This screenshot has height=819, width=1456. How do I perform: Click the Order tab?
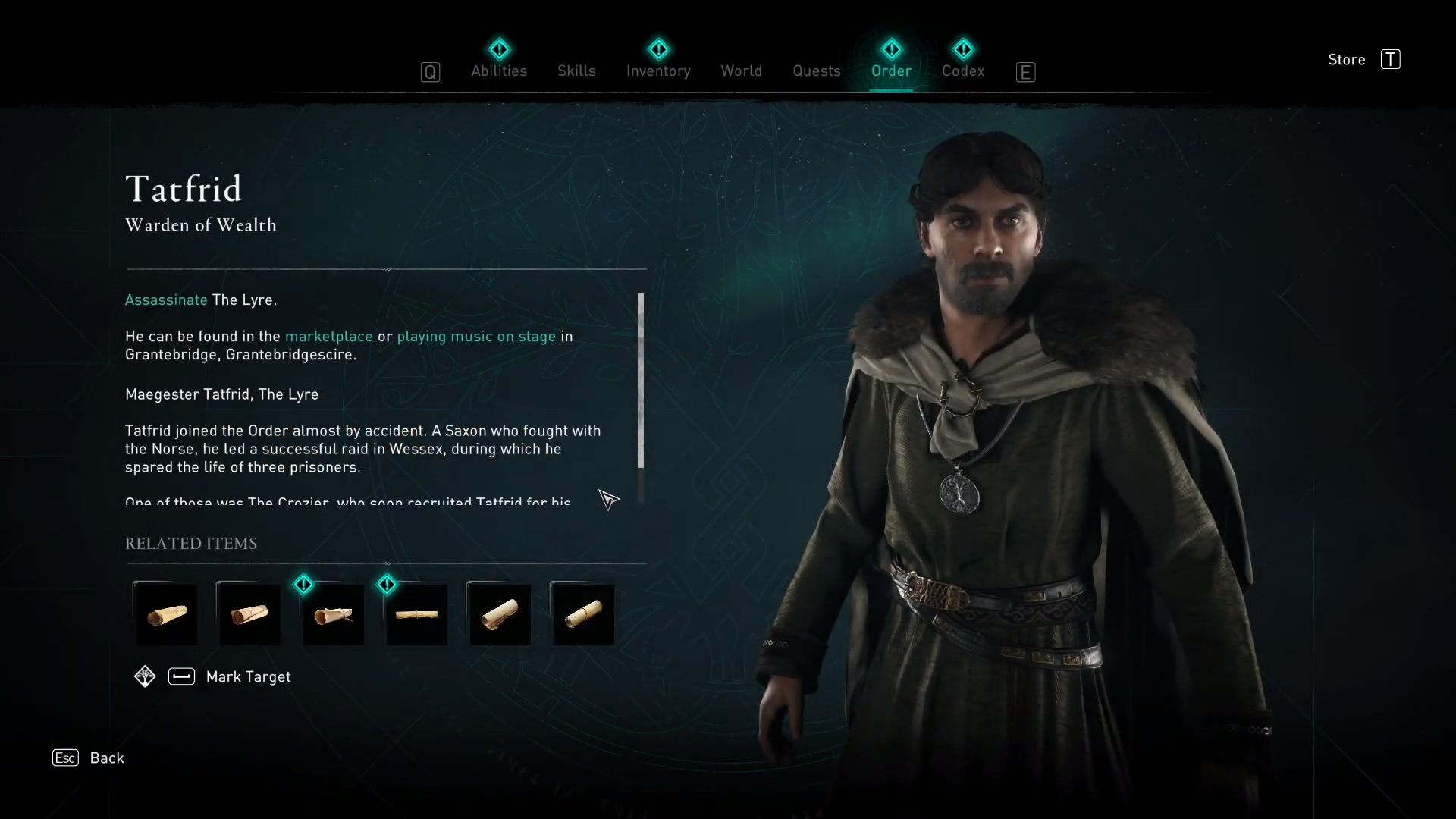(891, 71)
